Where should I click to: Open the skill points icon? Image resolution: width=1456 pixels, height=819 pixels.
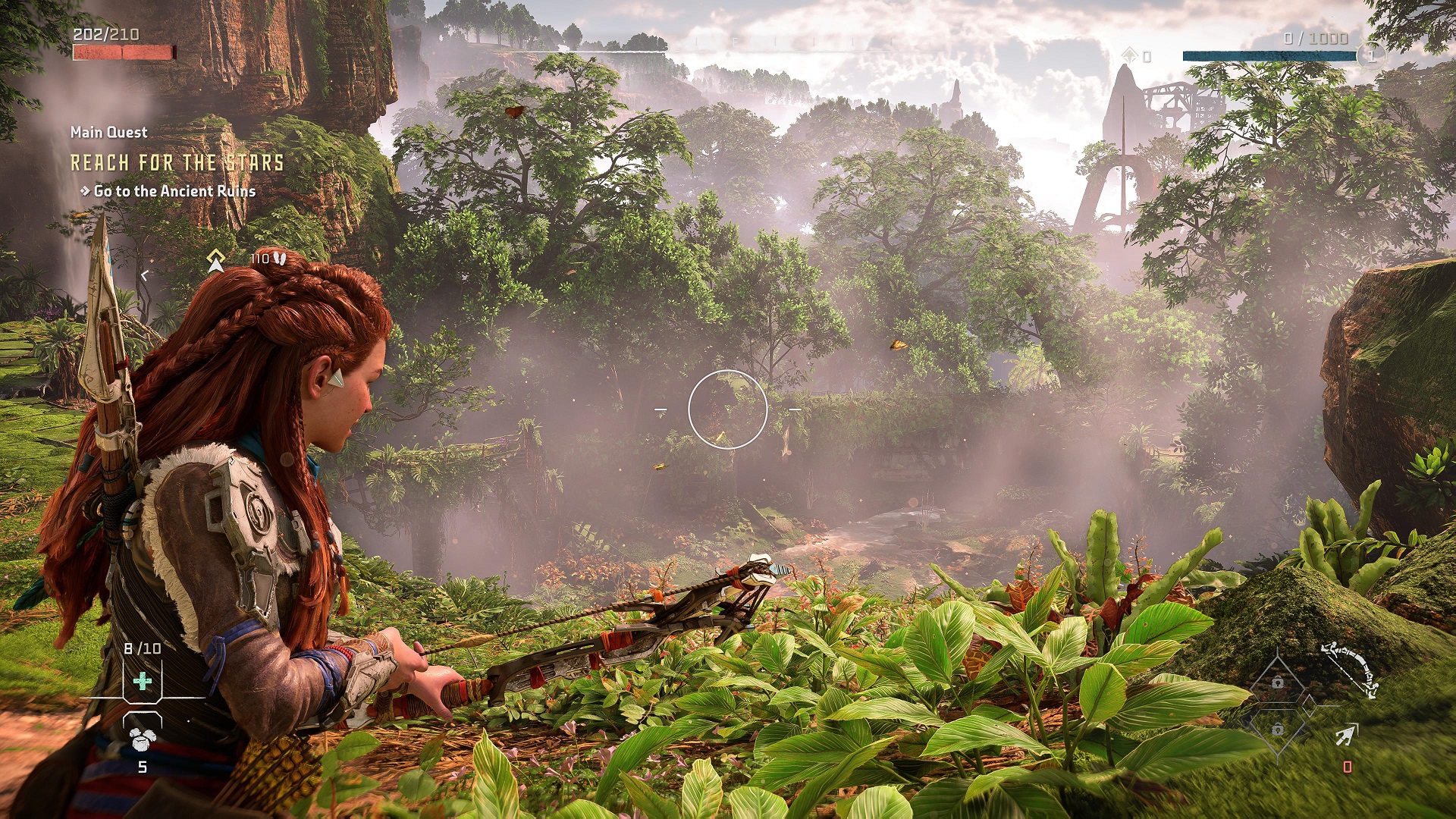(1130, 55)
